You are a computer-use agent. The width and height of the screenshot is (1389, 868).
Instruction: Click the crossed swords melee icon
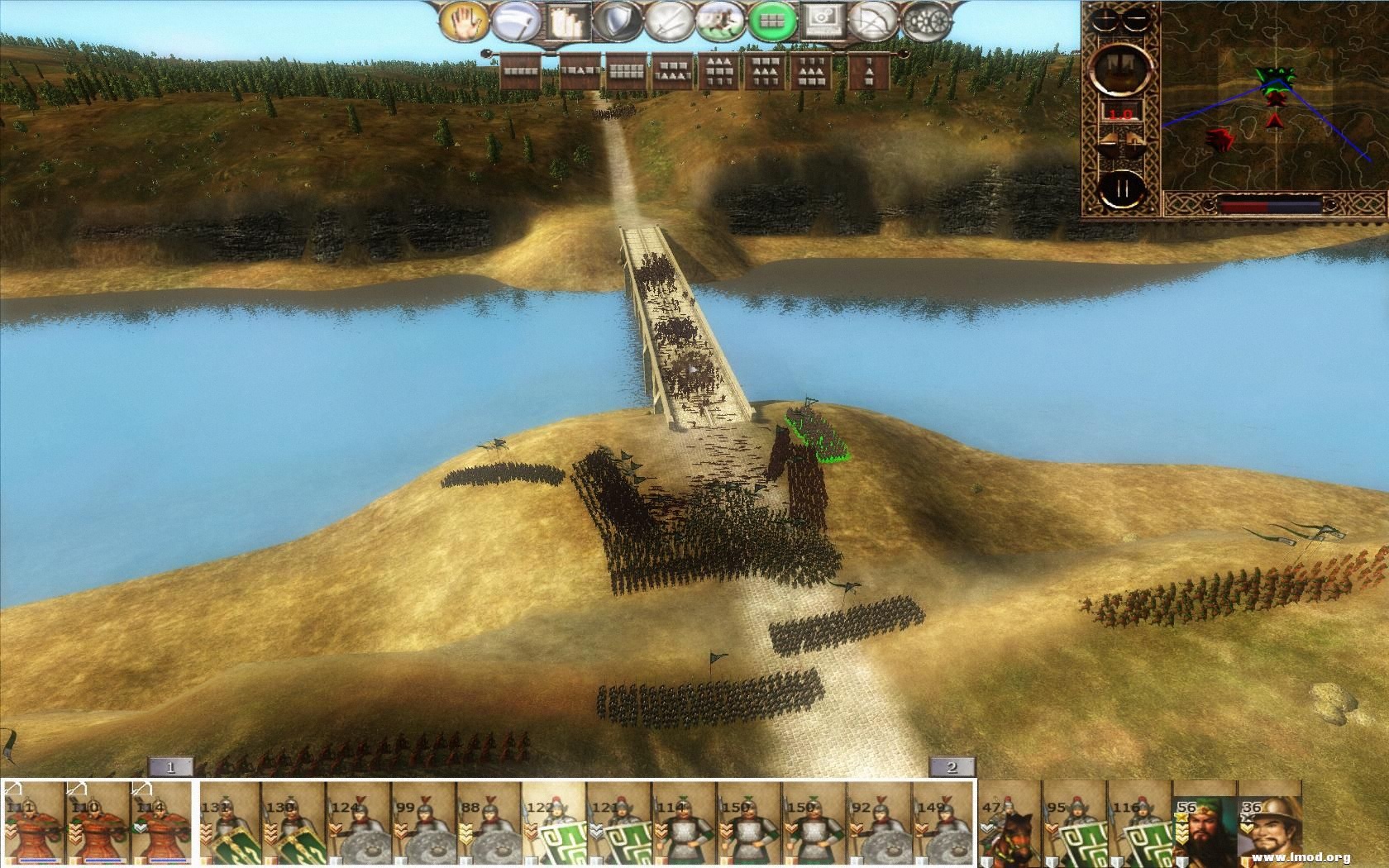667,20
